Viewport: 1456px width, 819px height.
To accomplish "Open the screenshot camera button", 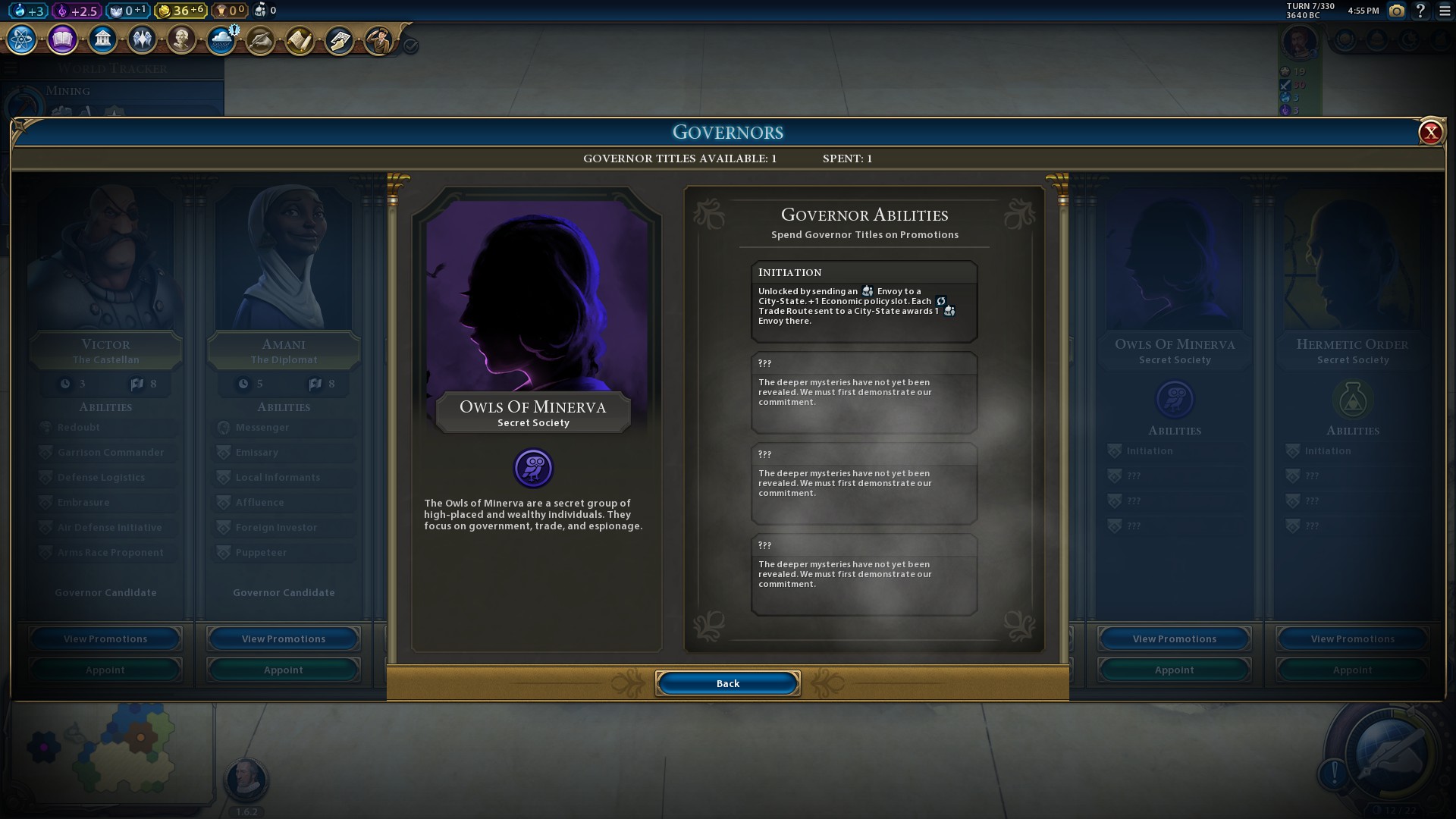I will click(1396, 11).
